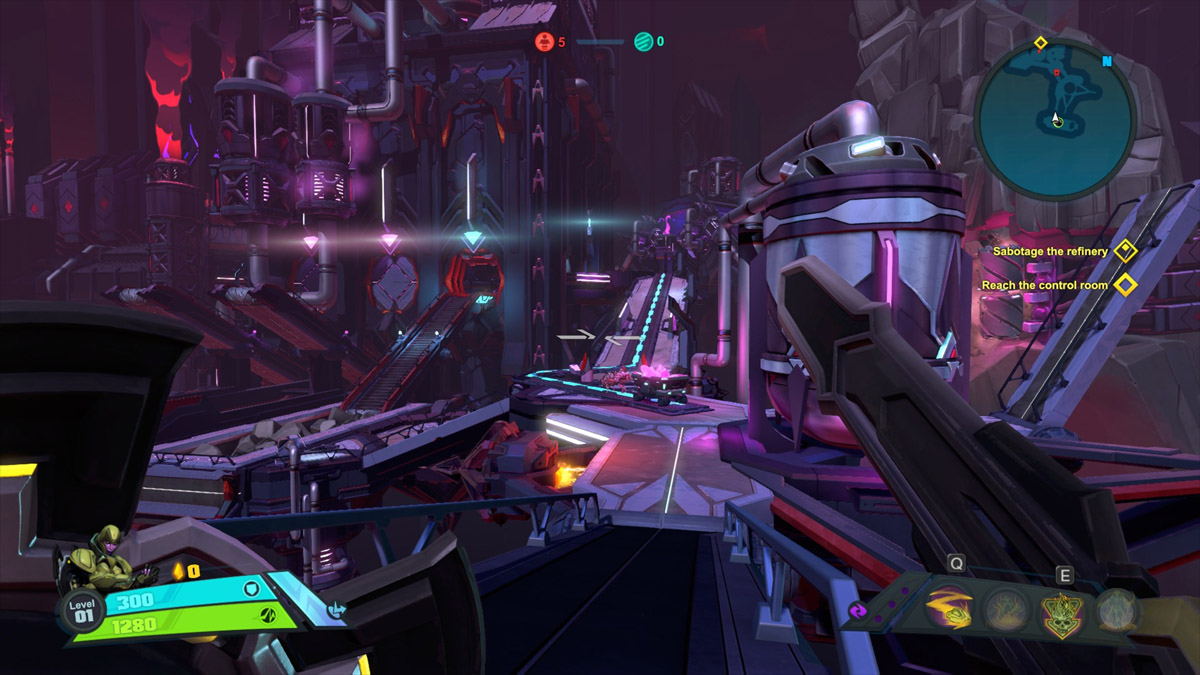
Task: Click the circular minimap
Action: (x=1055, y=118)
